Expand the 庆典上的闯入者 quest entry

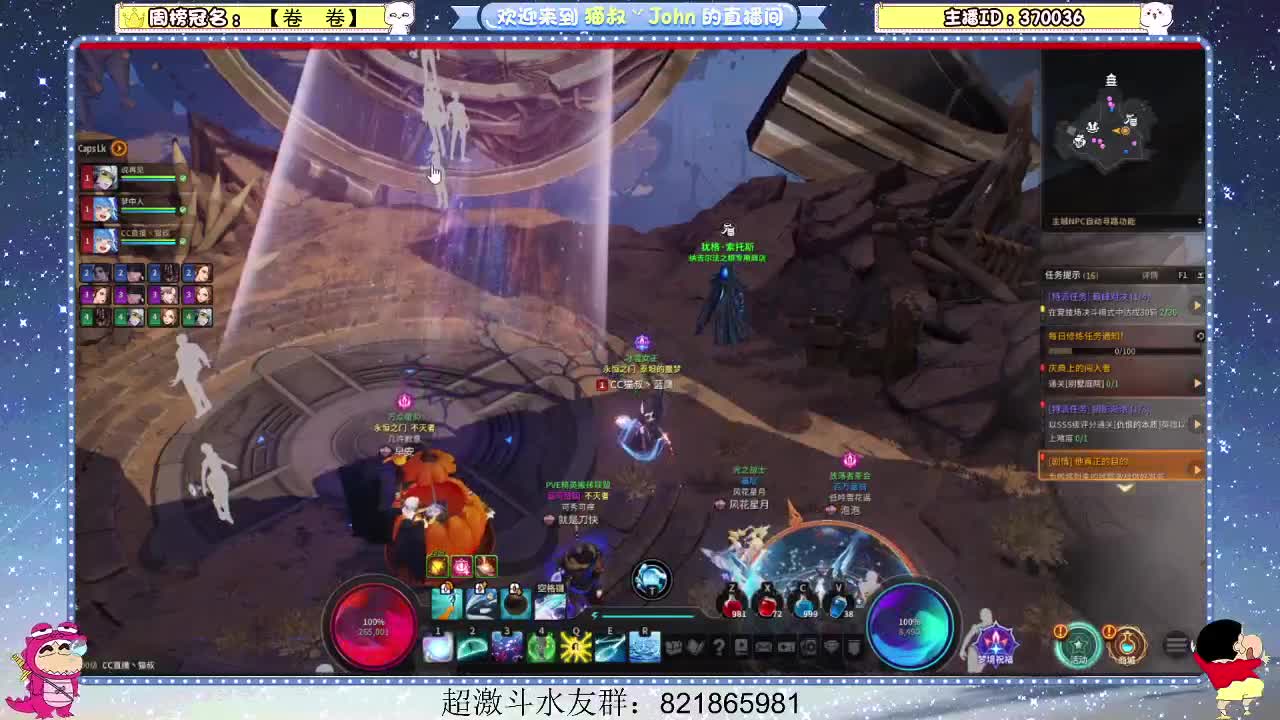1197,381
